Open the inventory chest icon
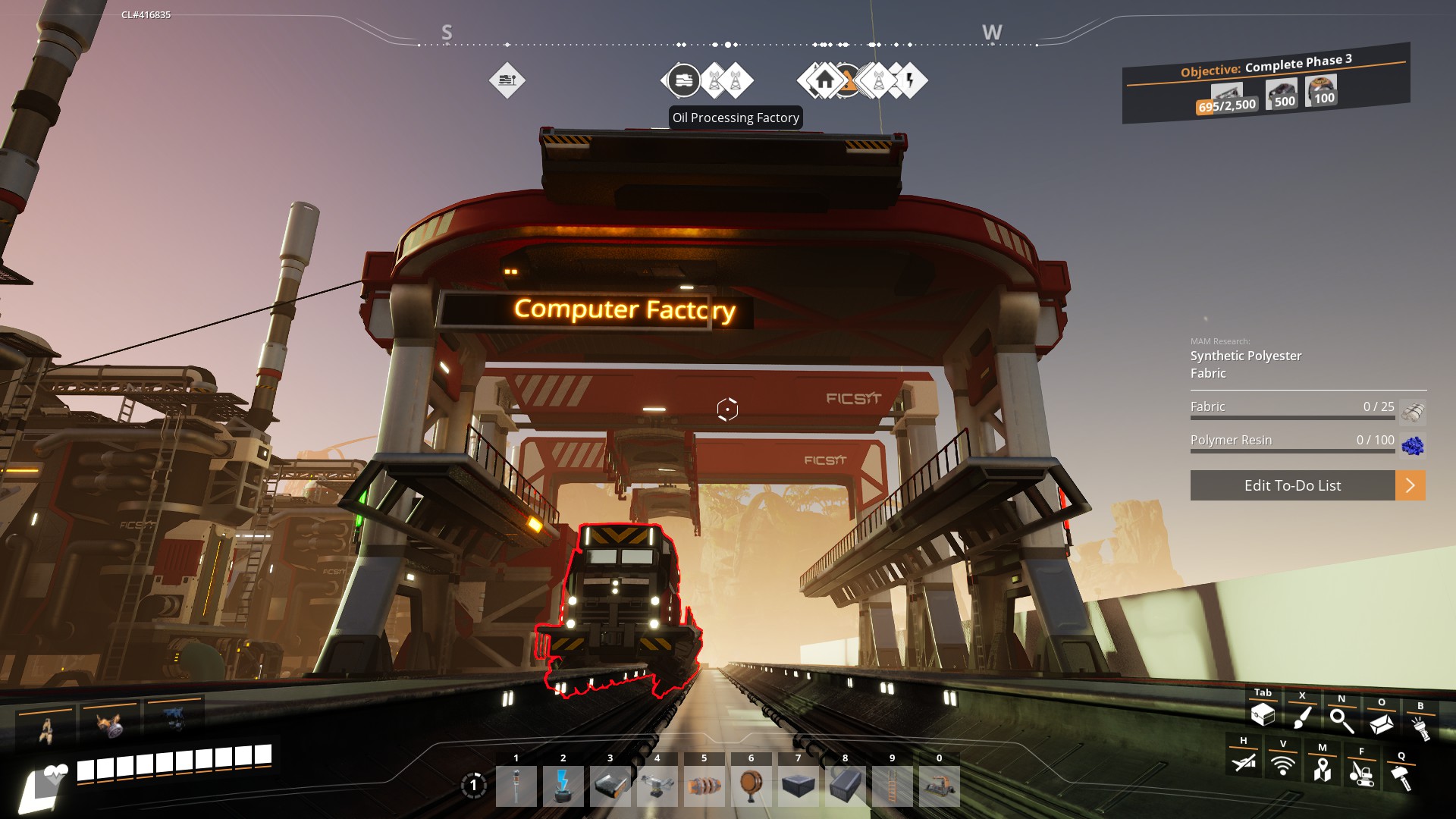The image size is (1456, 819). (1263, 714)
